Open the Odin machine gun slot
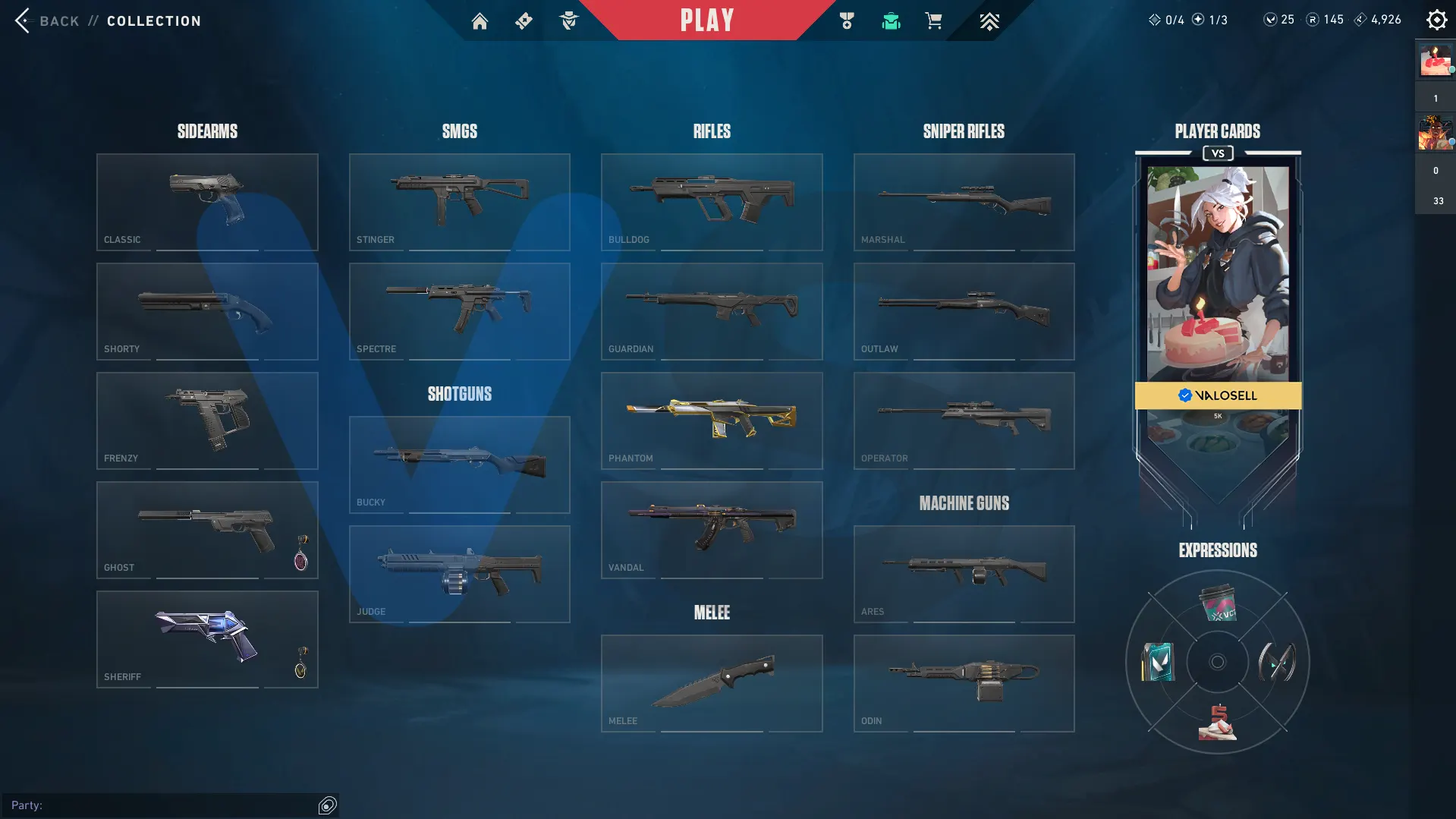 pos(964,683)
